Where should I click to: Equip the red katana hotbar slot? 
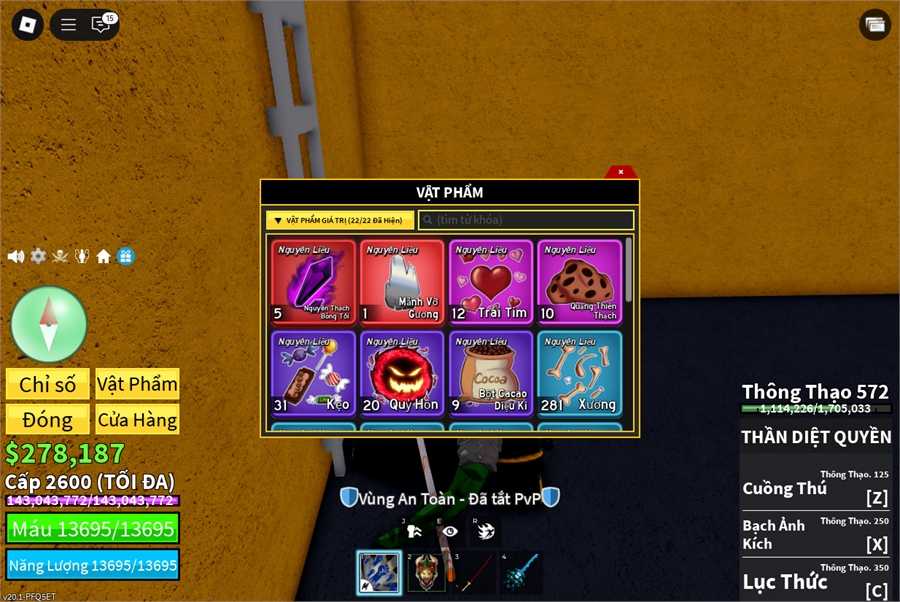pos(476,572)
